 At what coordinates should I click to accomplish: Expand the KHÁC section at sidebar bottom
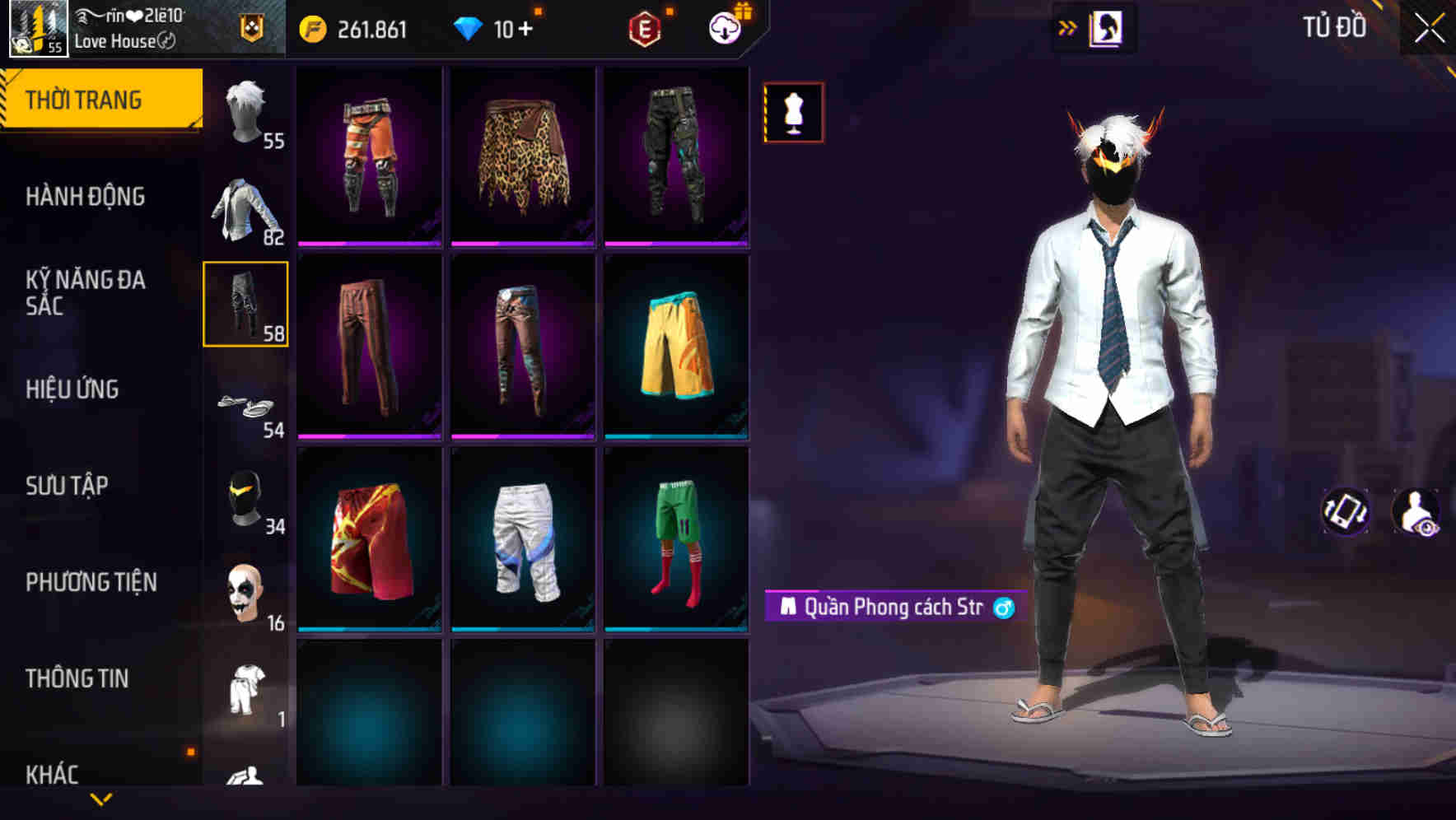pyautogui.click(x=54, y=772)
